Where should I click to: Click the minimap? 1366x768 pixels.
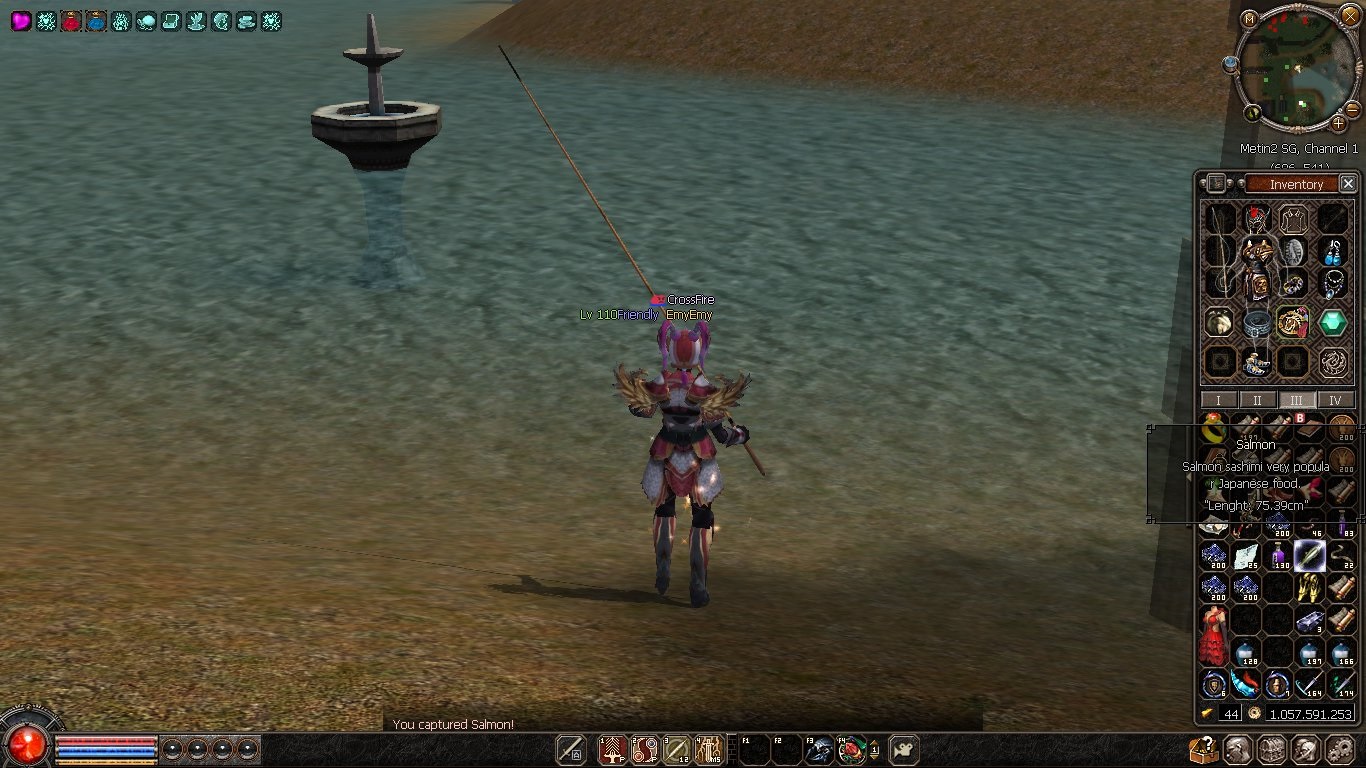(x=1295, y=68)
